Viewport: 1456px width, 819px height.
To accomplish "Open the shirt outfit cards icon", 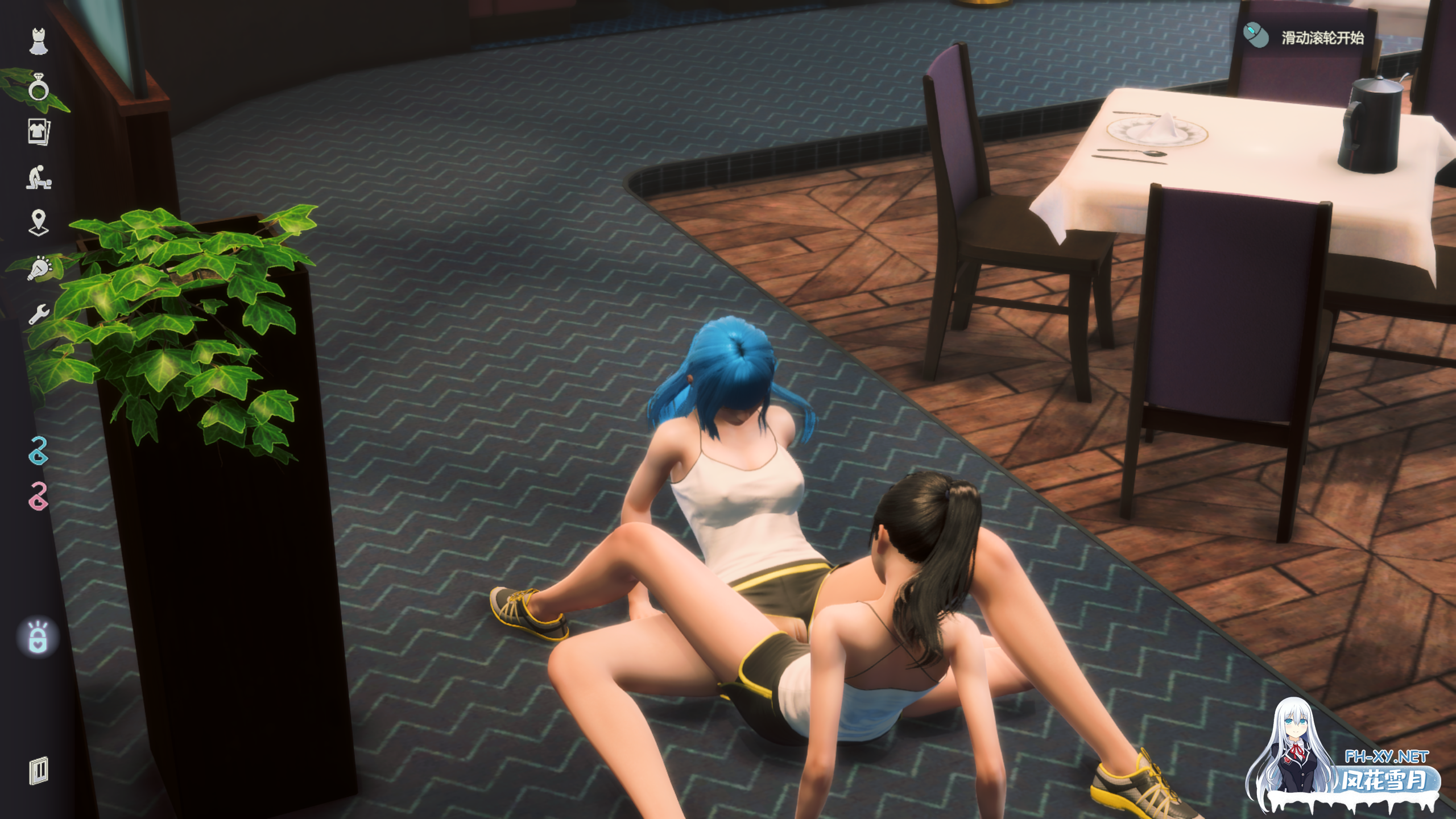I will pyautogui.click(x=39, y=132).
